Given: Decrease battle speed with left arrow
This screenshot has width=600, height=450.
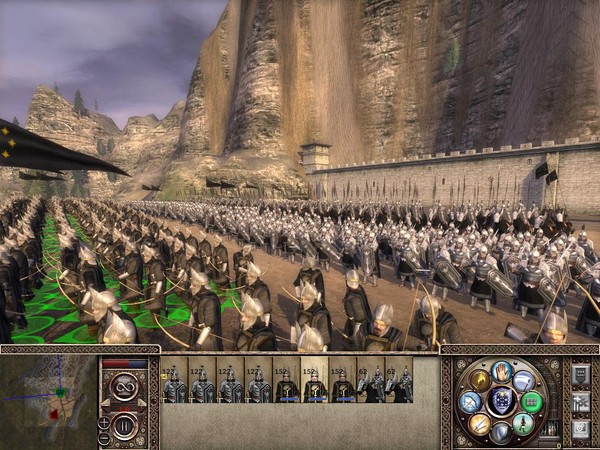Looking at the screenshot, I should (x=106, y=403).
